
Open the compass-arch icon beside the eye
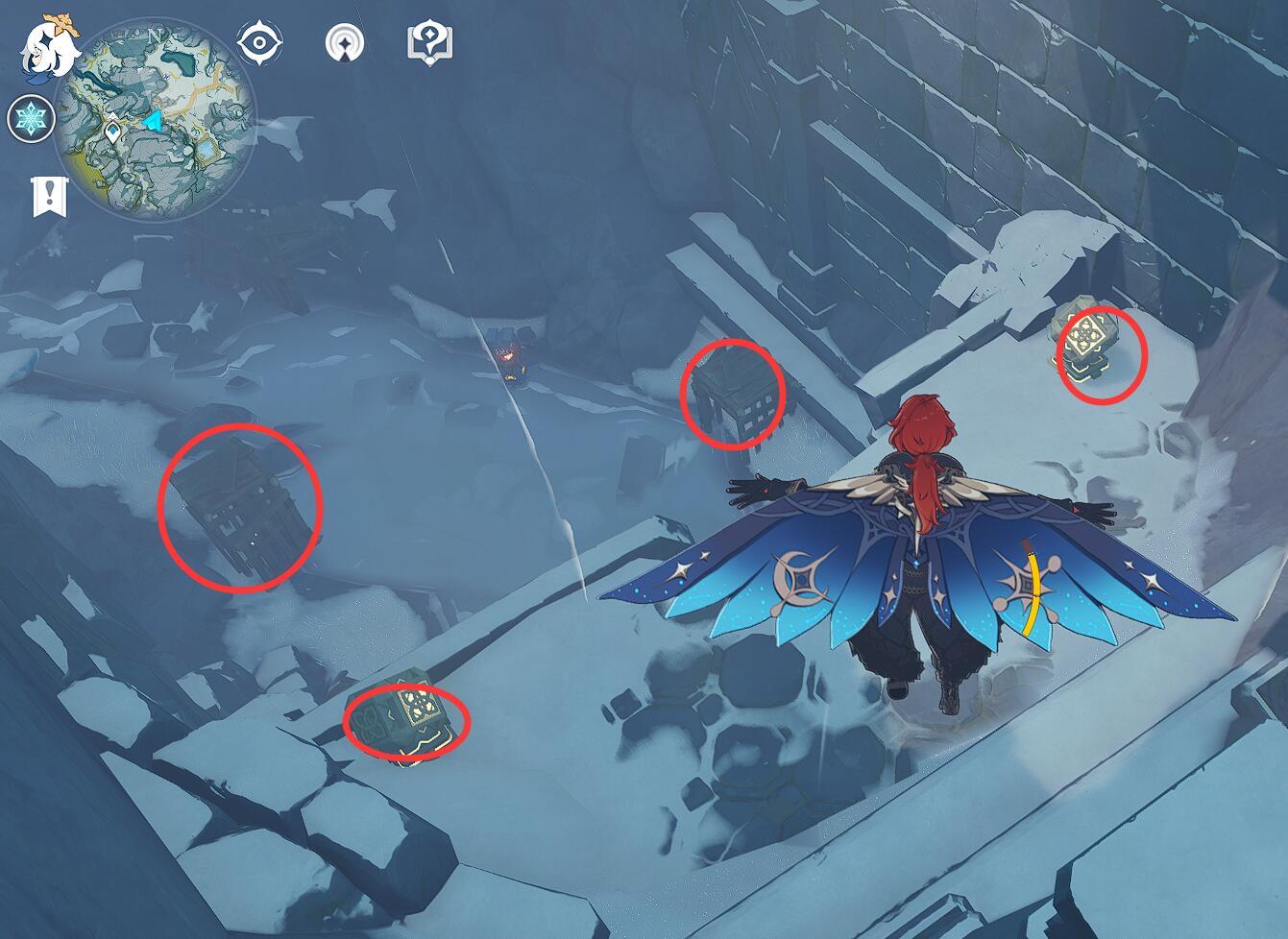pyautogui.click(x=345, y=43)
